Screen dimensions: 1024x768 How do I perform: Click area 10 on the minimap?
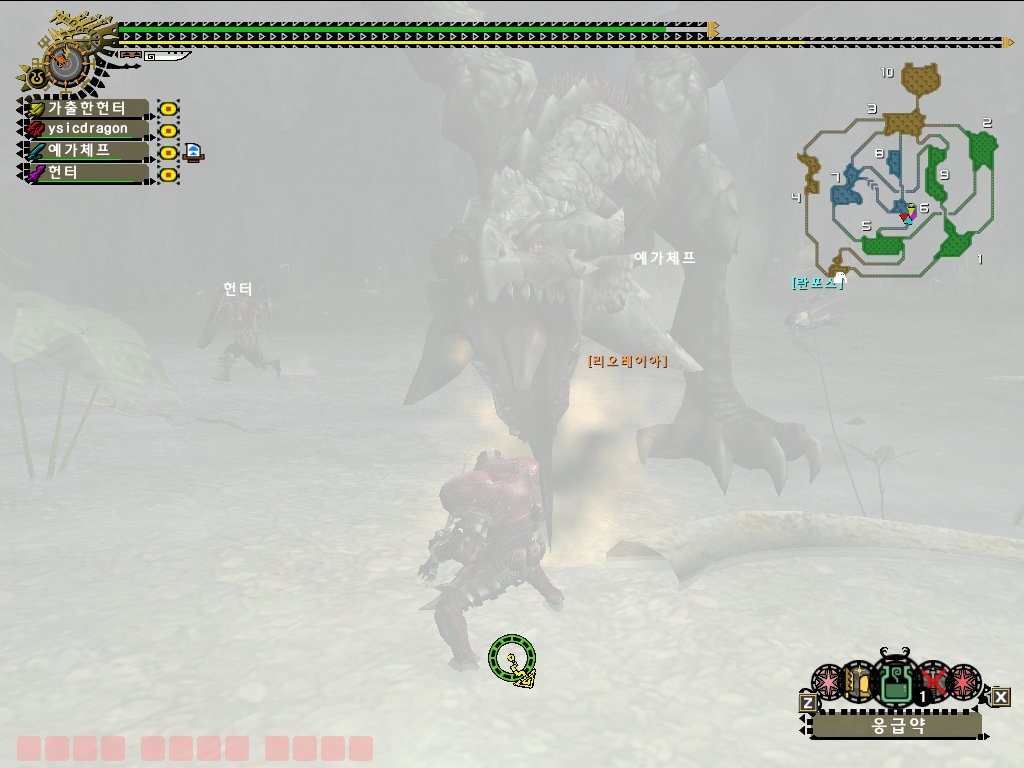pos(920,78)
